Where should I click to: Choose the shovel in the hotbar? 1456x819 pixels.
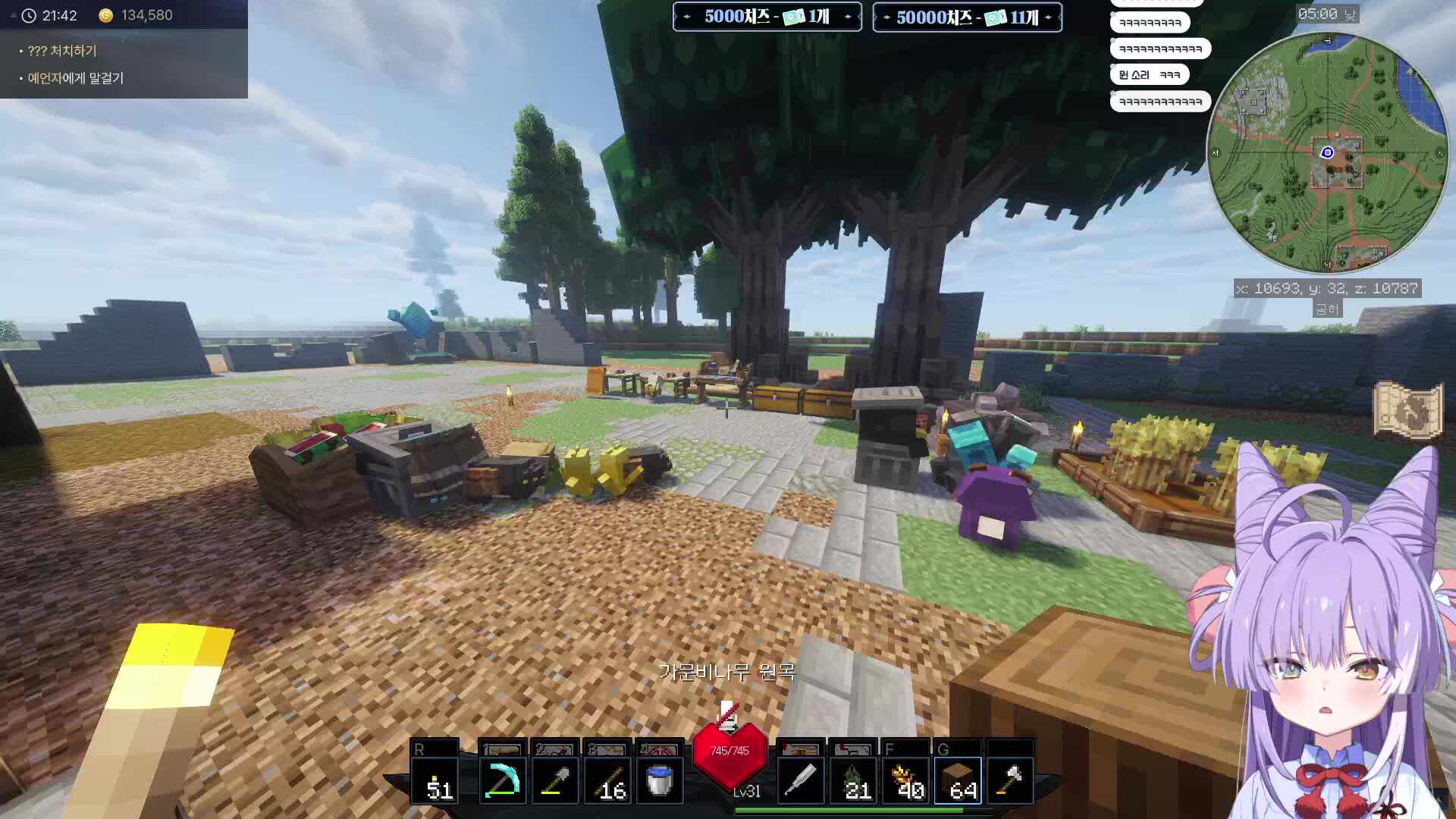[x=554, y=780]
